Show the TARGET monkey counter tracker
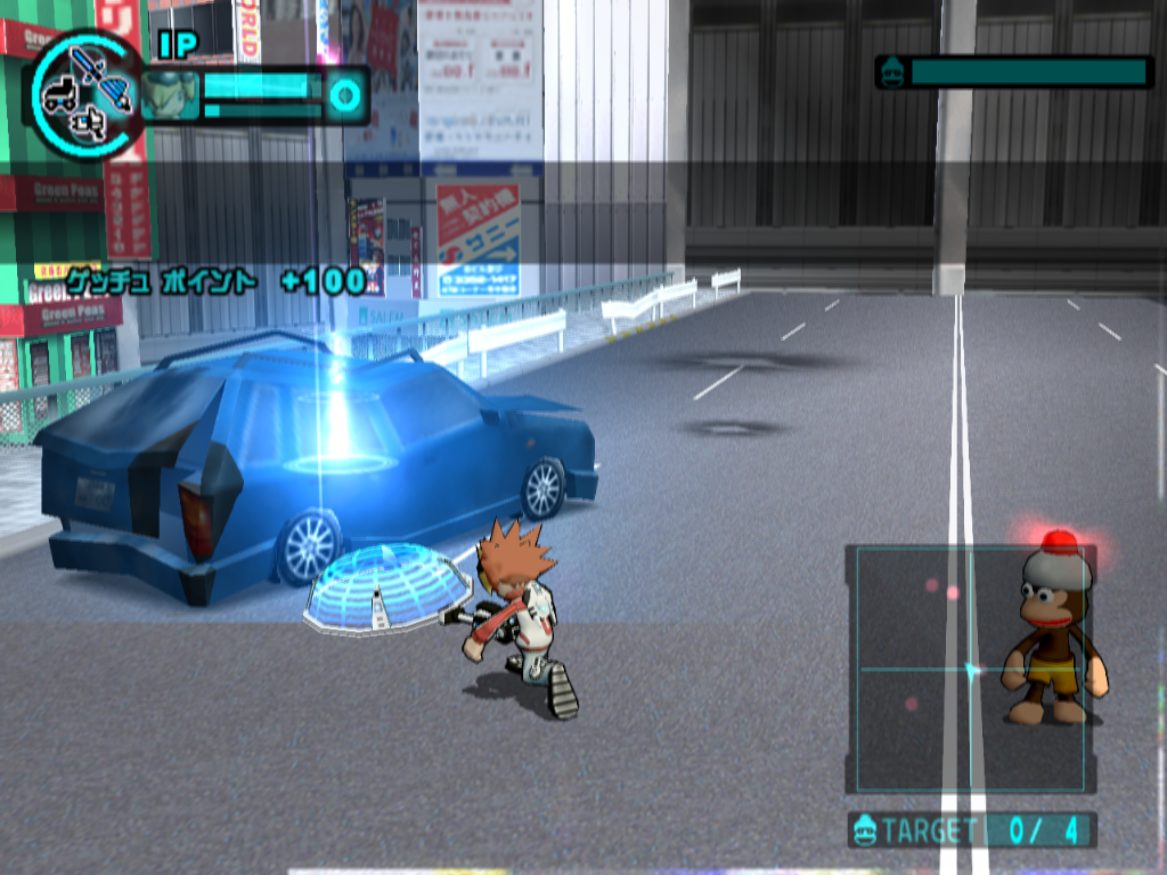 (972, 830)
